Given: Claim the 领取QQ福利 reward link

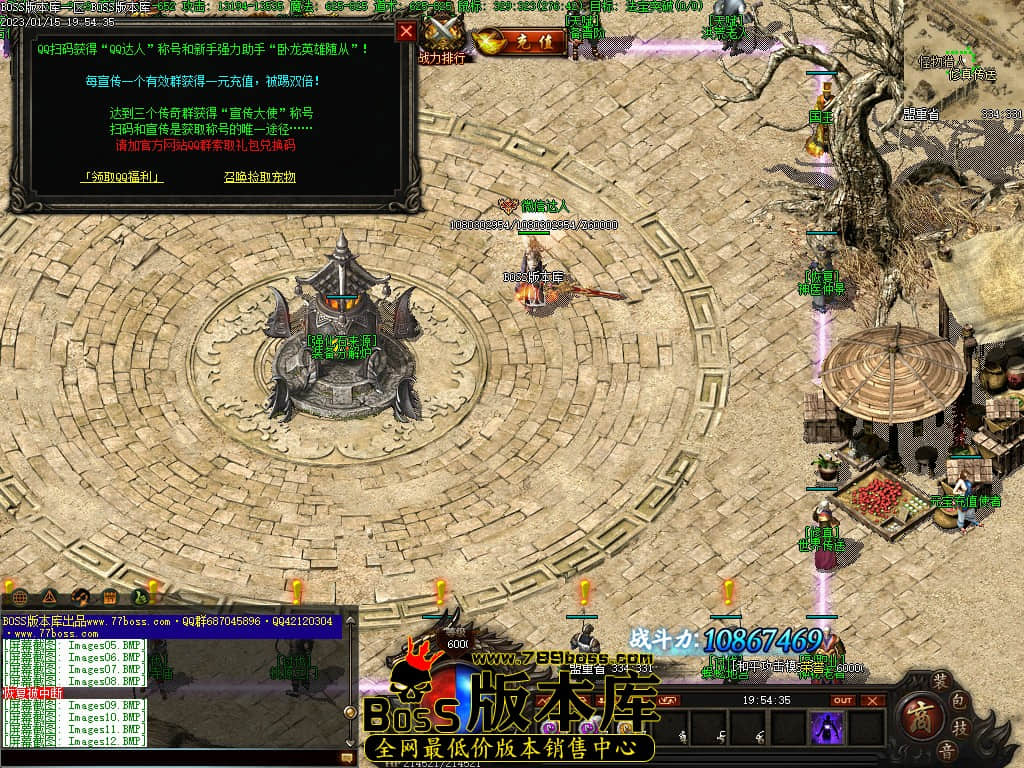Looking at the screenshot, I should click(123, 177).
